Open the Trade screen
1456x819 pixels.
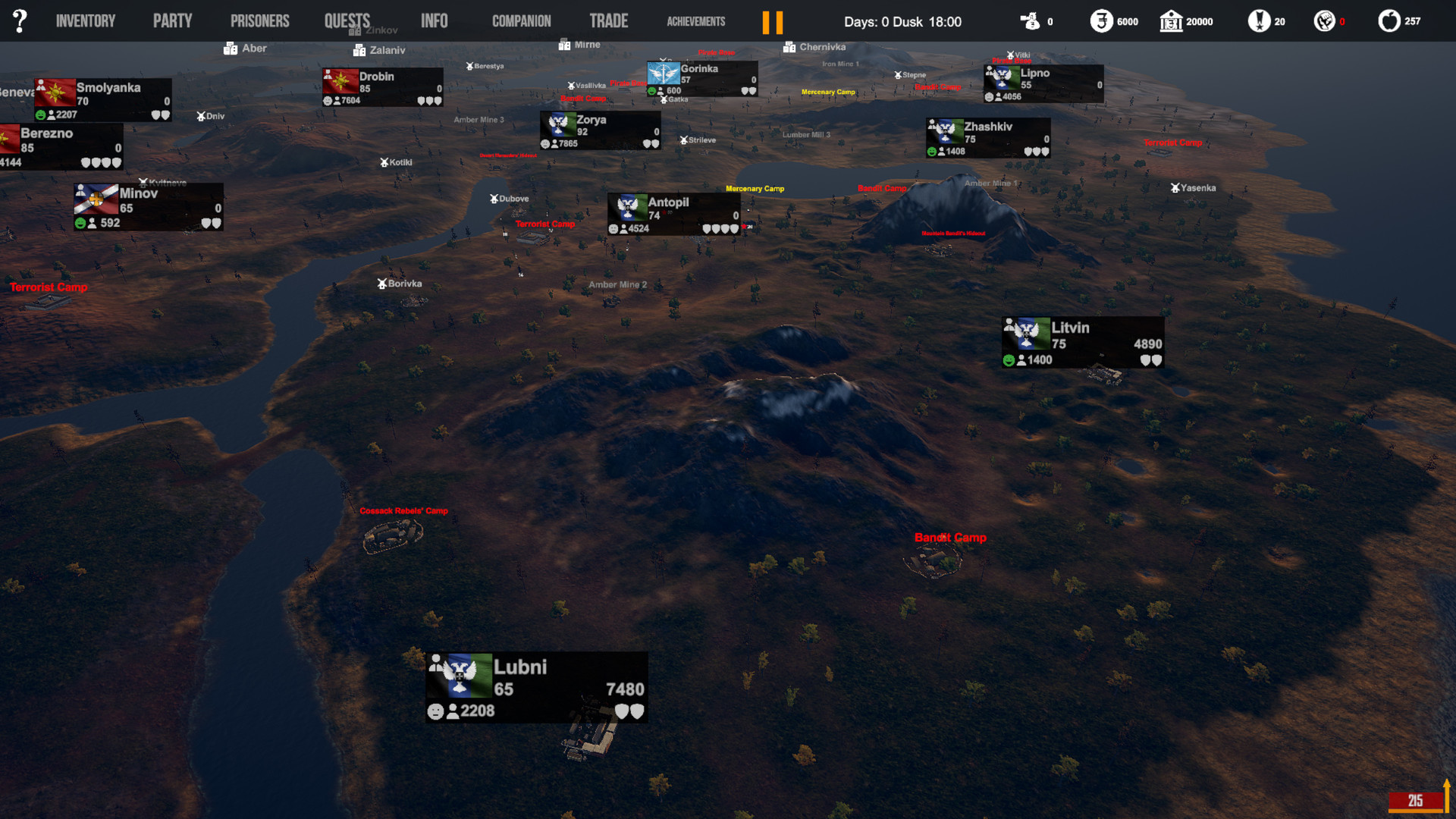pyautogui.click(x=608, y=21)
